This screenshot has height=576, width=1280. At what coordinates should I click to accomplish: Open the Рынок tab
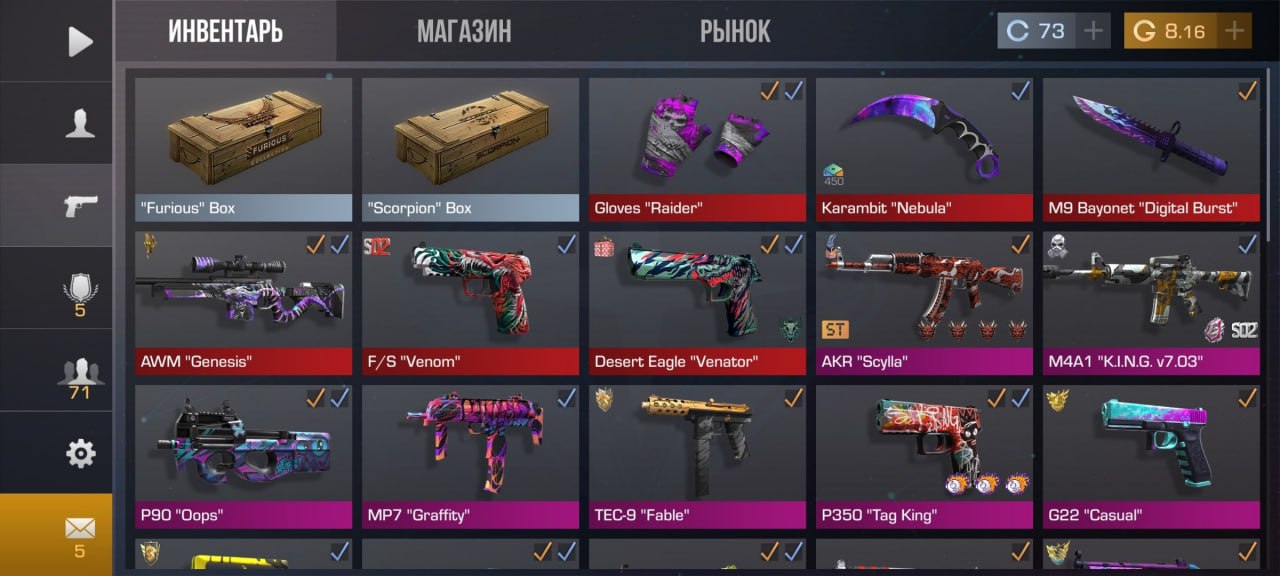tap(735, 31)
